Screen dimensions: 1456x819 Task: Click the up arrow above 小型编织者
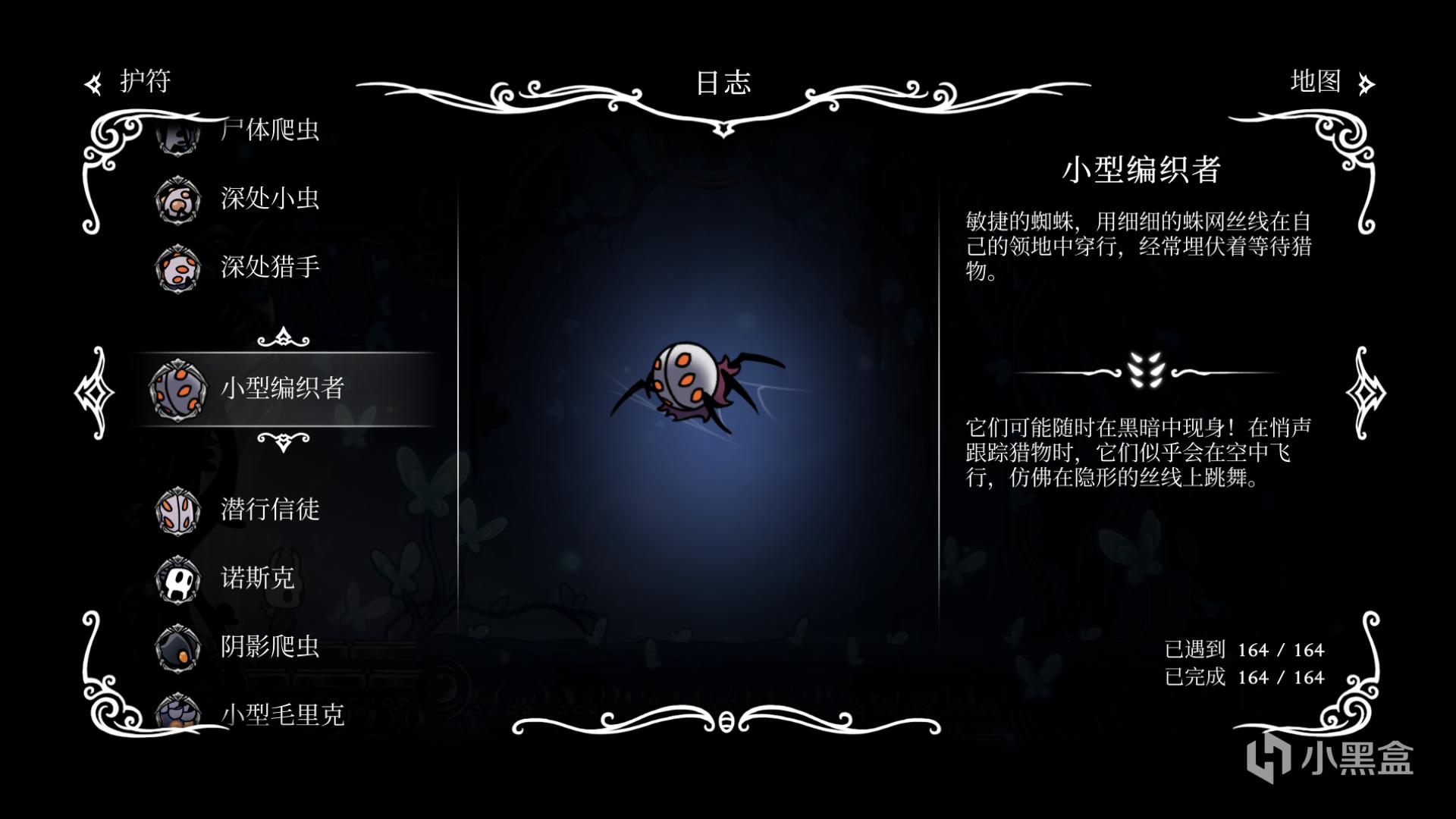[x=284, y=337]
